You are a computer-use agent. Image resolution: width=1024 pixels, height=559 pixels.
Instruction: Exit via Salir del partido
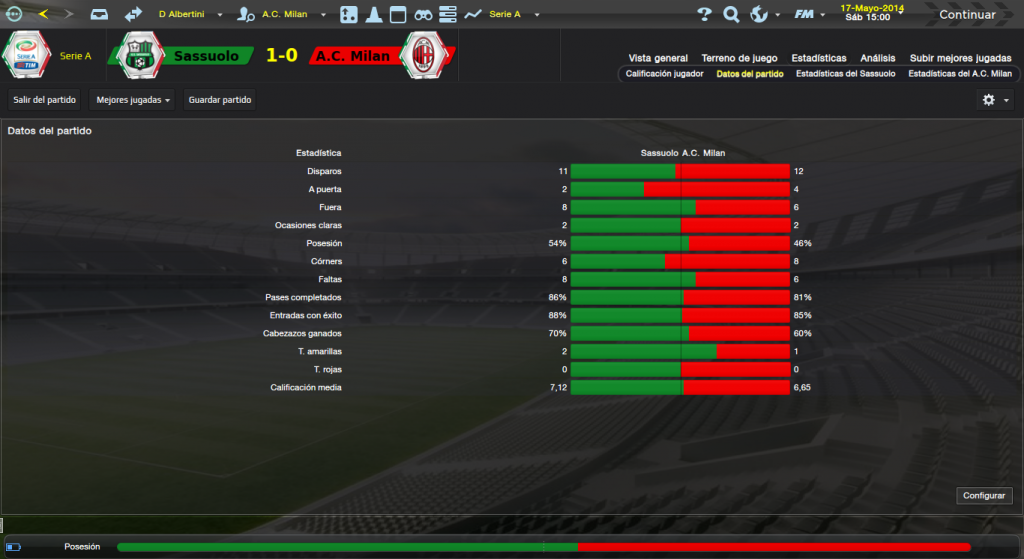pyautogui.click(x=45, y=100)
